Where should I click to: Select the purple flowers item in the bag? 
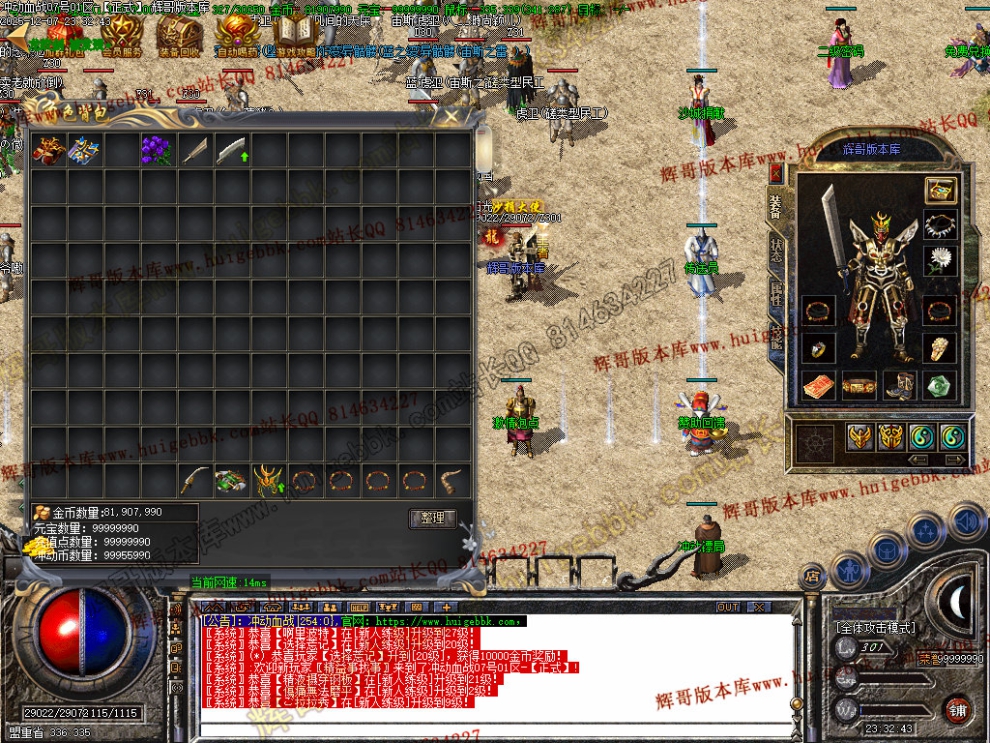[156, 150]
